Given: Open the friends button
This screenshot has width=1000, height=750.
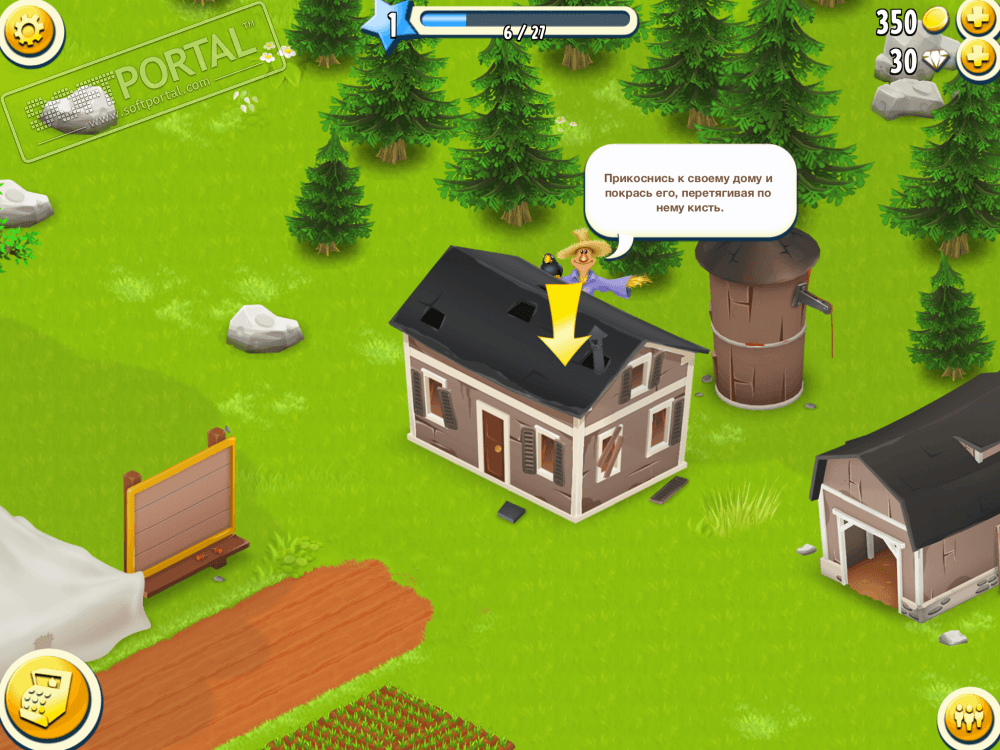Looking at the screenshot, I should tap(968, 719).
